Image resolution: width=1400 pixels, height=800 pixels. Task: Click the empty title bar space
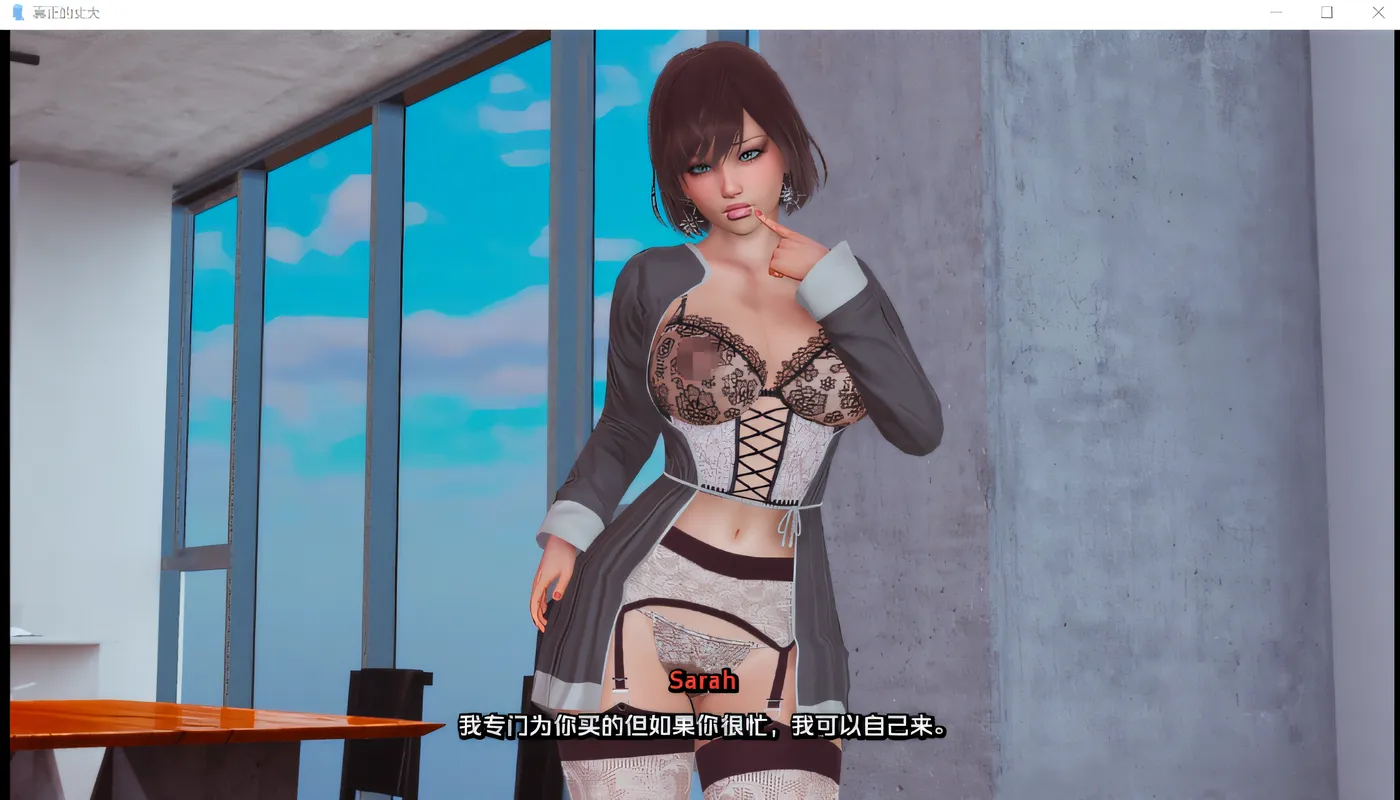(x=650, y=12)
